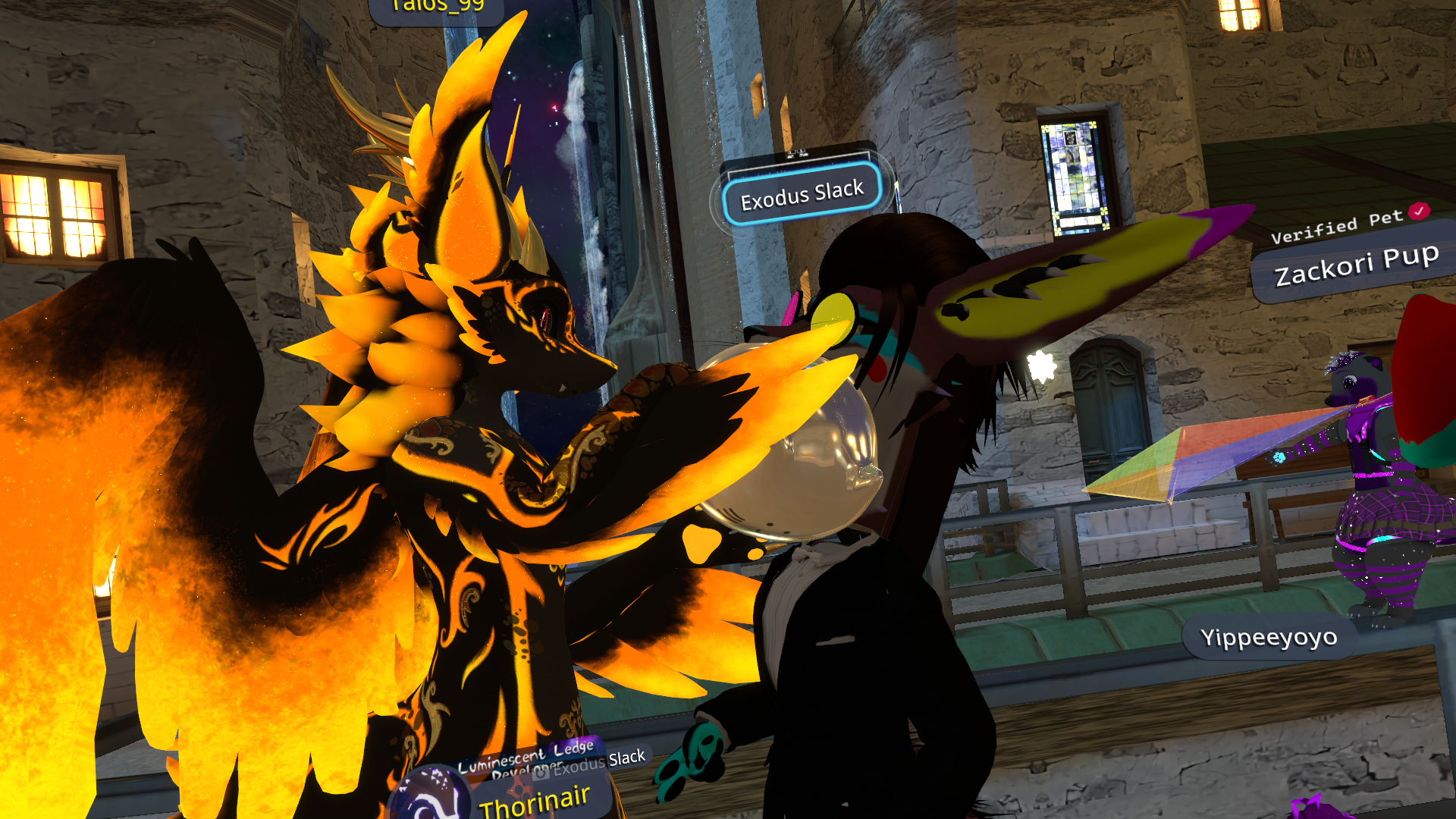Choose the Yippeeyoyo player nameplate
The height and width of the screenshot is (819, 1456).
1268,638
